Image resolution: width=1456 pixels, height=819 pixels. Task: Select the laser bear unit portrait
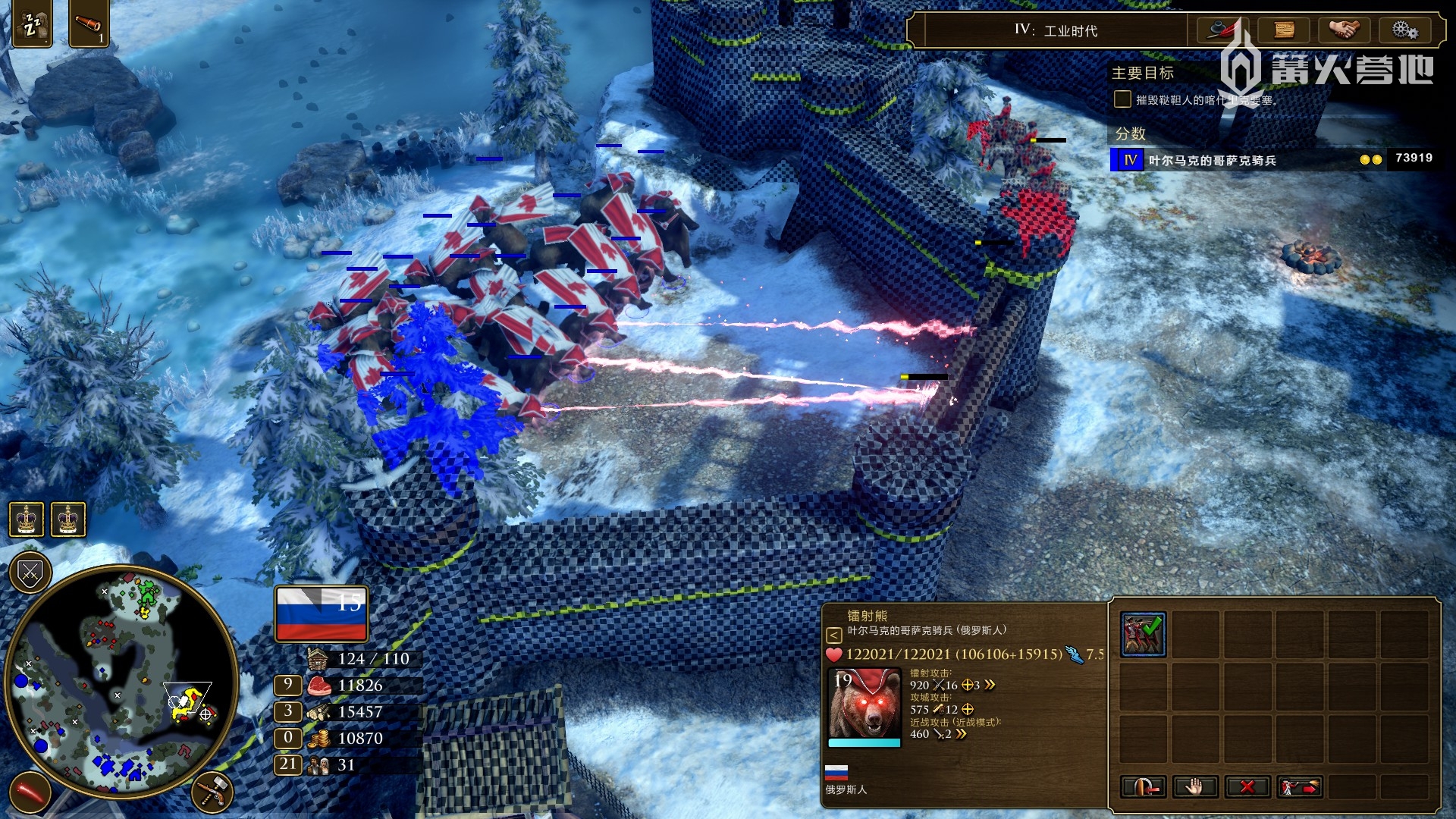(x=864, y=704)
